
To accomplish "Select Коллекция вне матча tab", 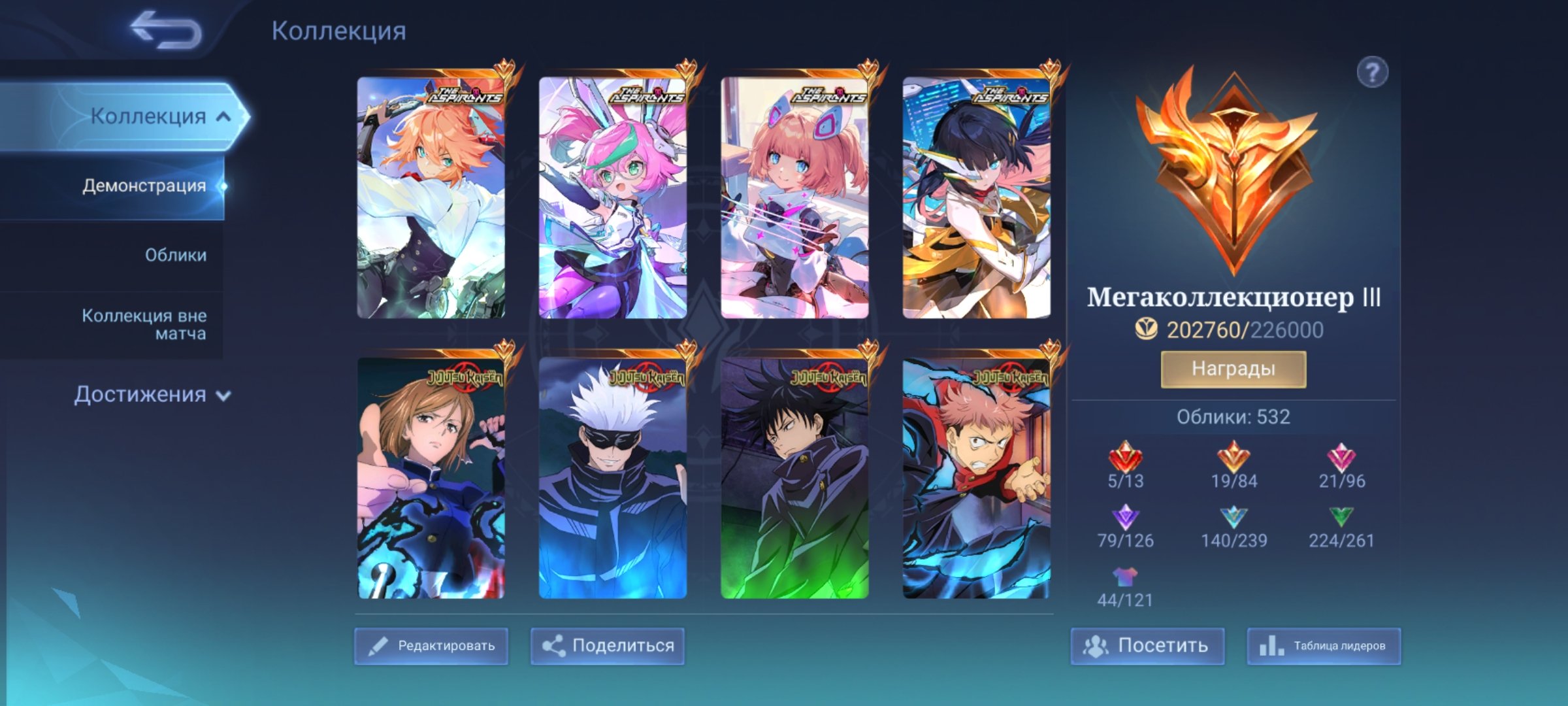I will coord(144,324).
